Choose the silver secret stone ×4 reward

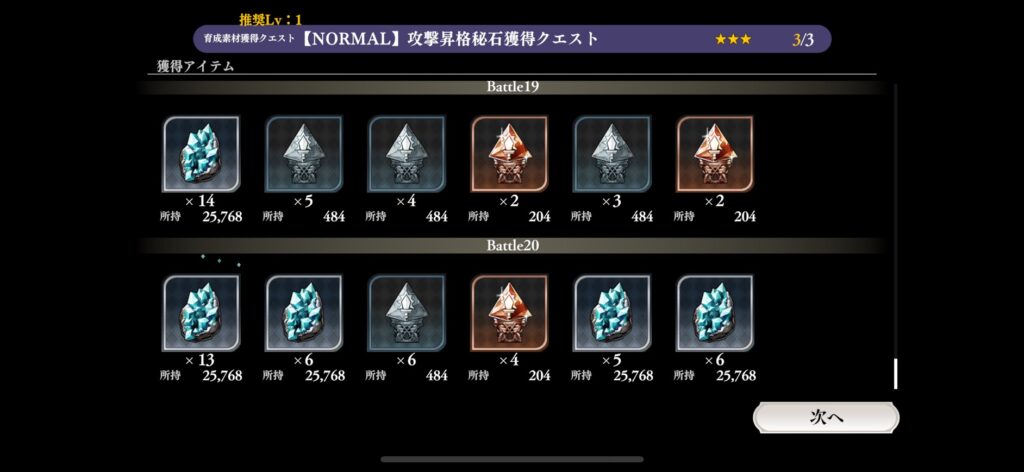tap(407, 154)
